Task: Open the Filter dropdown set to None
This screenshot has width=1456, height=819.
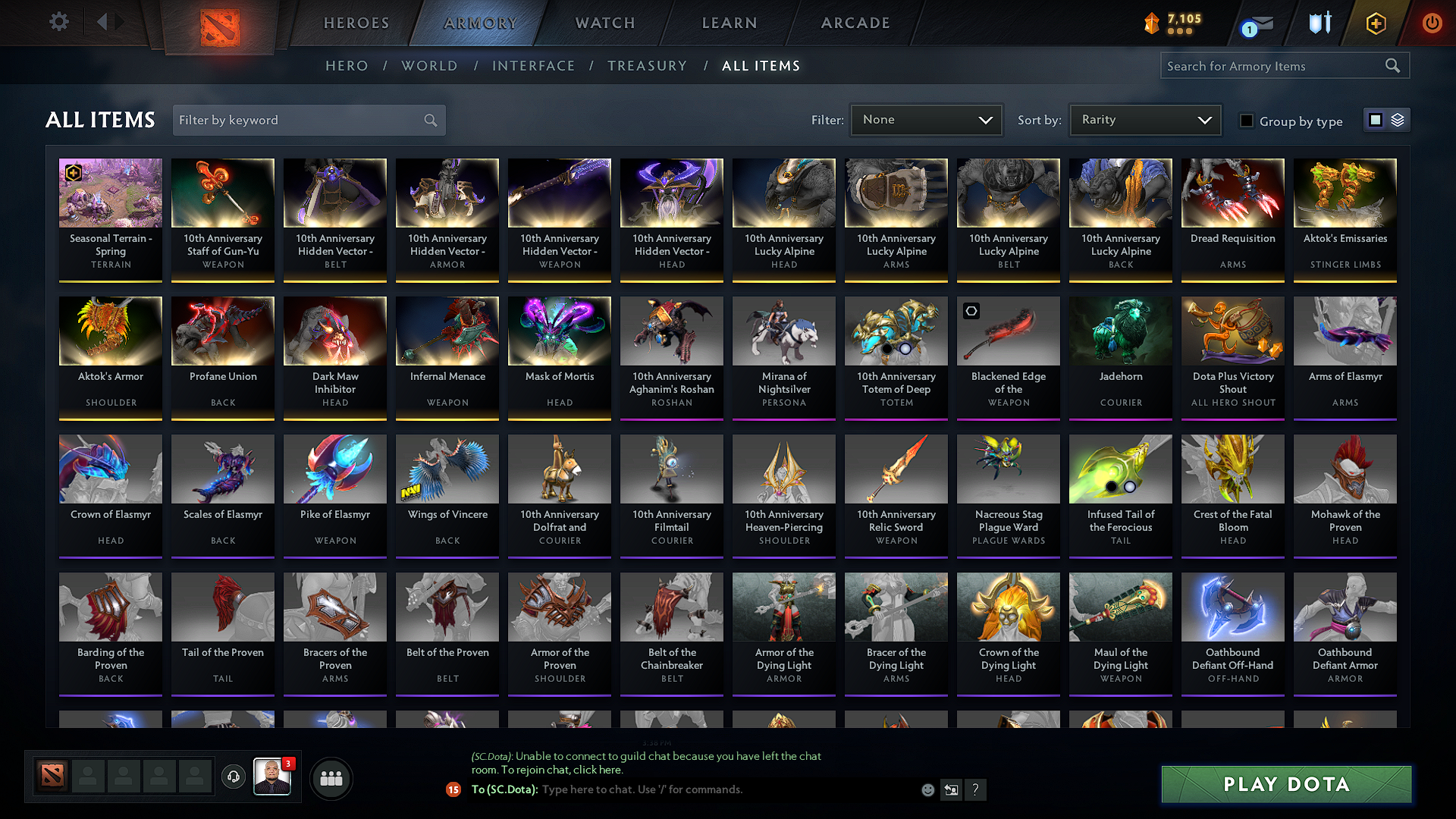Action: click(926, 119)
